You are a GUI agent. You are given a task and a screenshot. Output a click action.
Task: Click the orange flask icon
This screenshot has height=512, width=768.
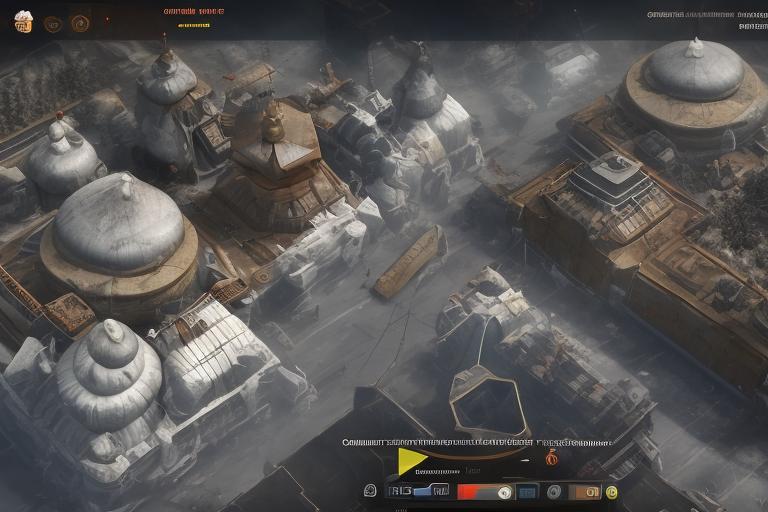(x=551, y=458)
